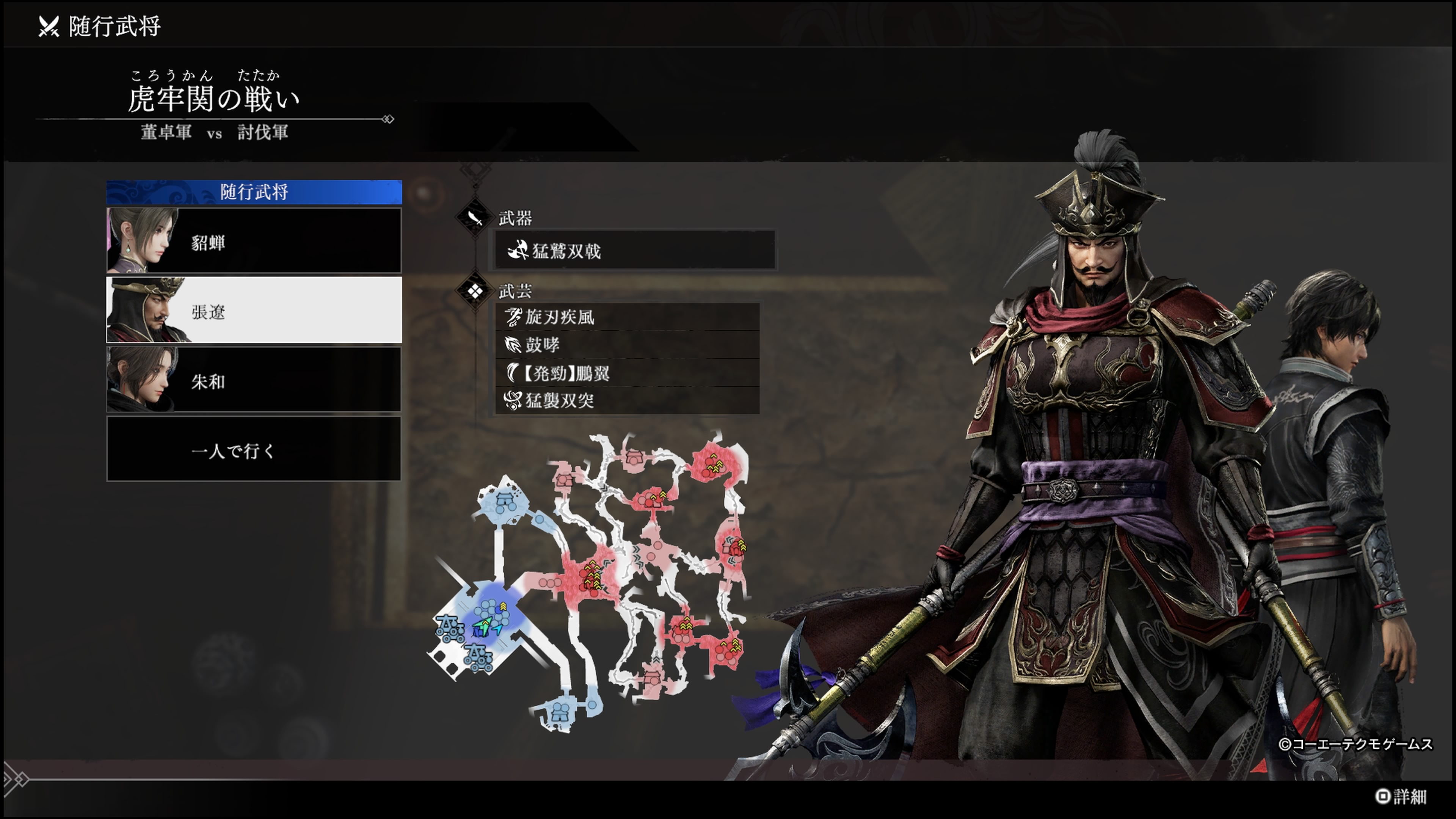1456x819 pixels.
Task: Click the 鼓哮 battle art row
Action: pyautogui.click(x=627, y=345)
